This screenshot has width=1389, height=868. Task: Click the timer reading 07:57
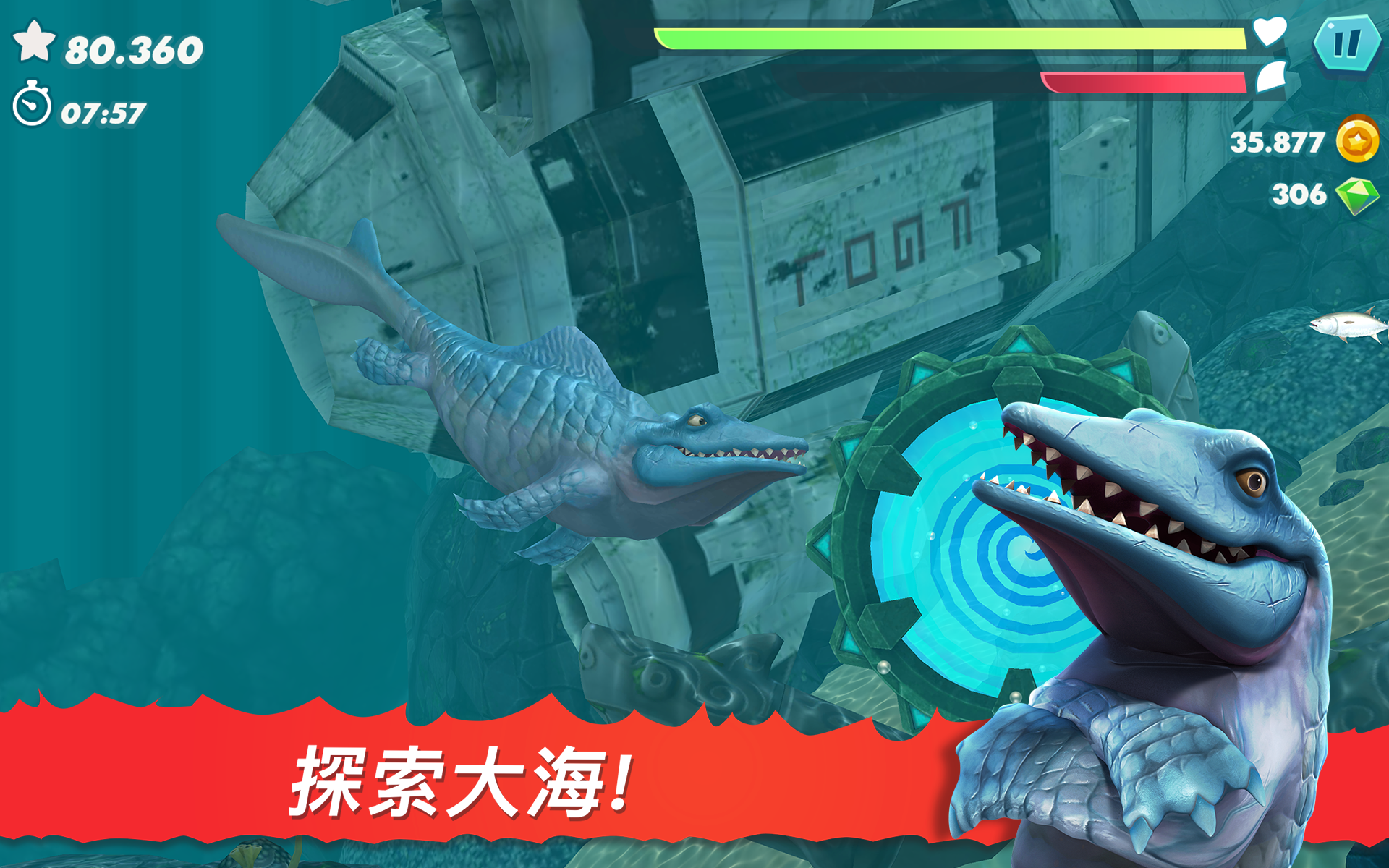tap(101, 111)
